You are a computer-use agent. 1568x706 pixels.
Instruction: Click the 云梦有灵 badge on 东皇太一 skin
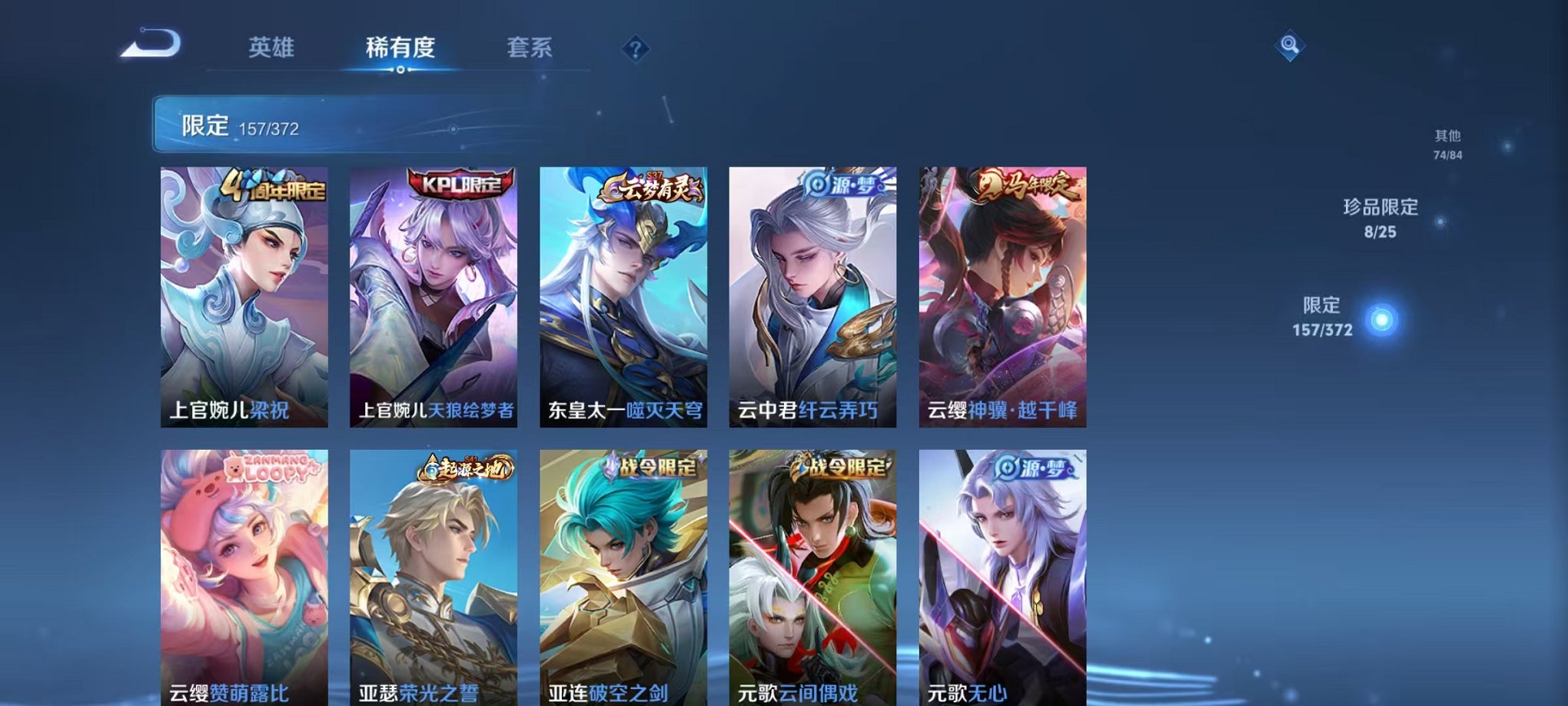651,188
